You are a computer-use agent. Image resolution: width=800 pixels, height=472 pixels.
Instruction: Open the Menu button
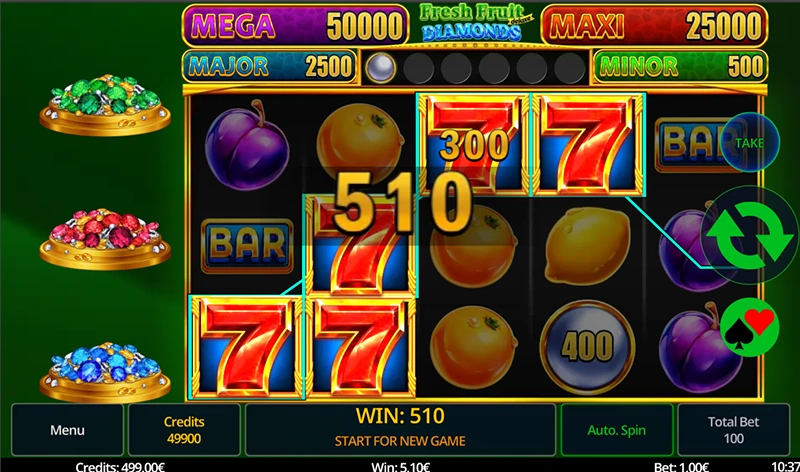coord(67,430)
